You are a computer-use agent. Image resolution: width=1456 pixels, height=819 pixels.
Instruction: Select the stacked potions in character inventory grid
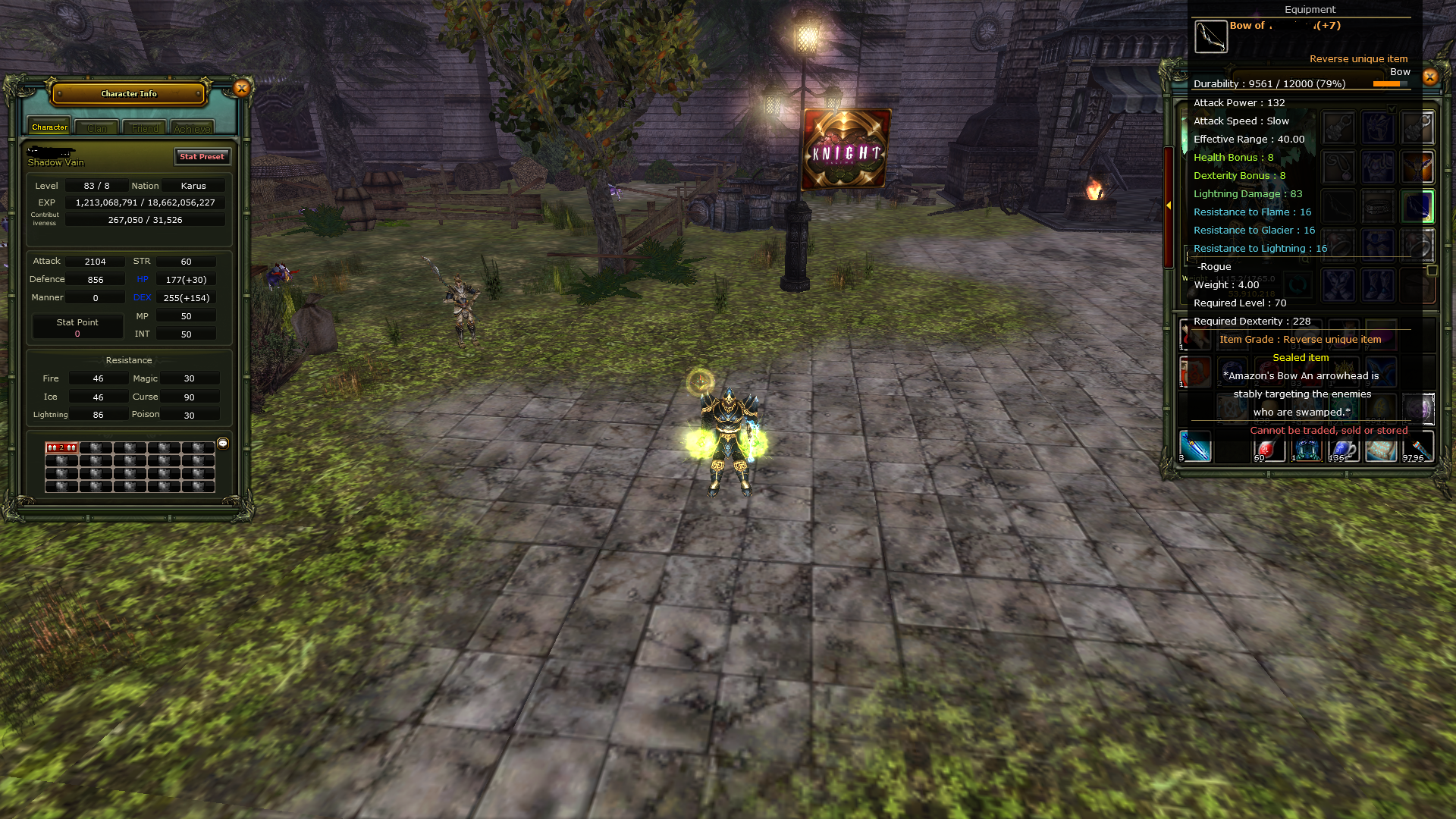61,447
